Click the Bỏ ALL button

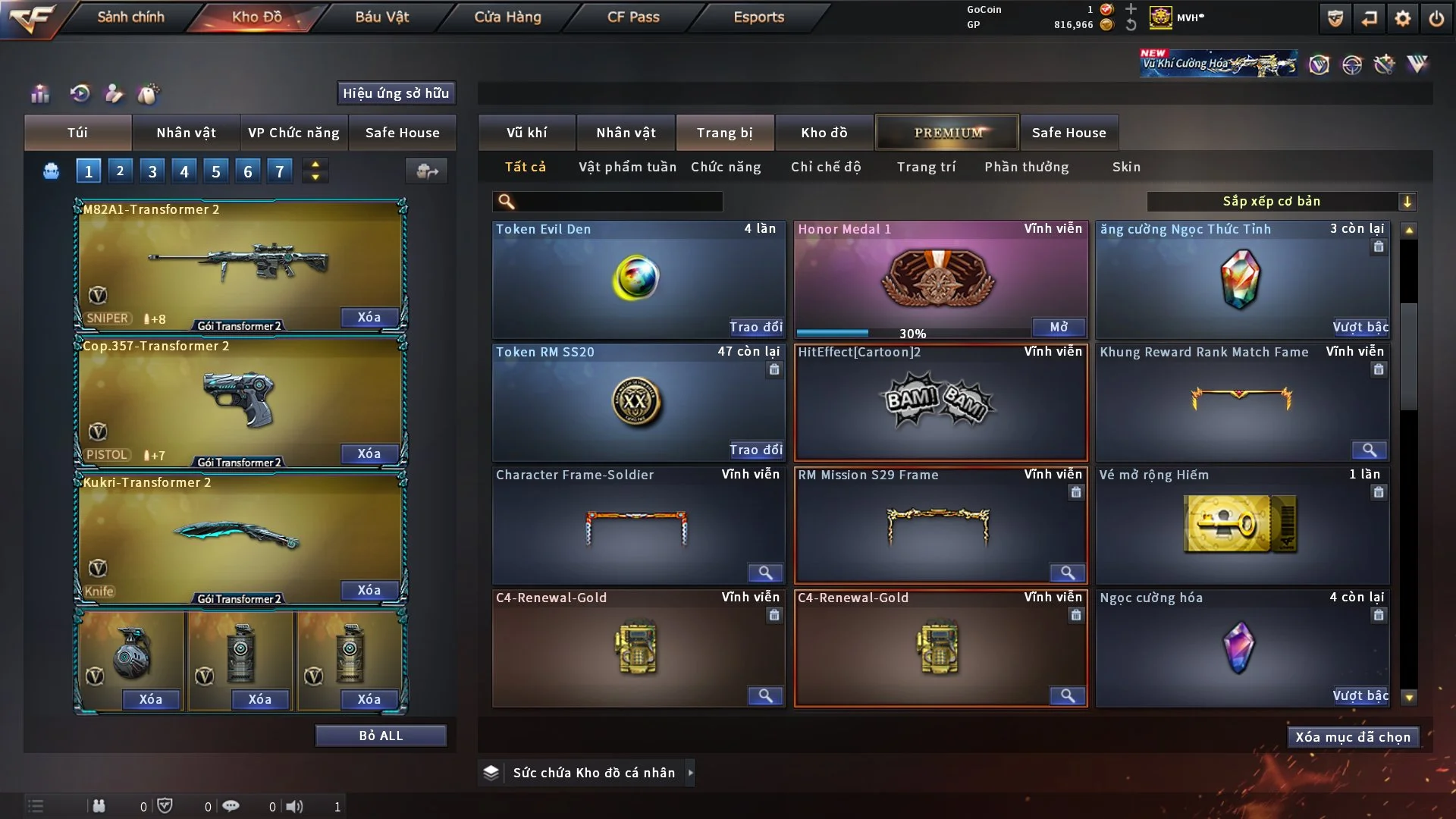coord(381,736)
